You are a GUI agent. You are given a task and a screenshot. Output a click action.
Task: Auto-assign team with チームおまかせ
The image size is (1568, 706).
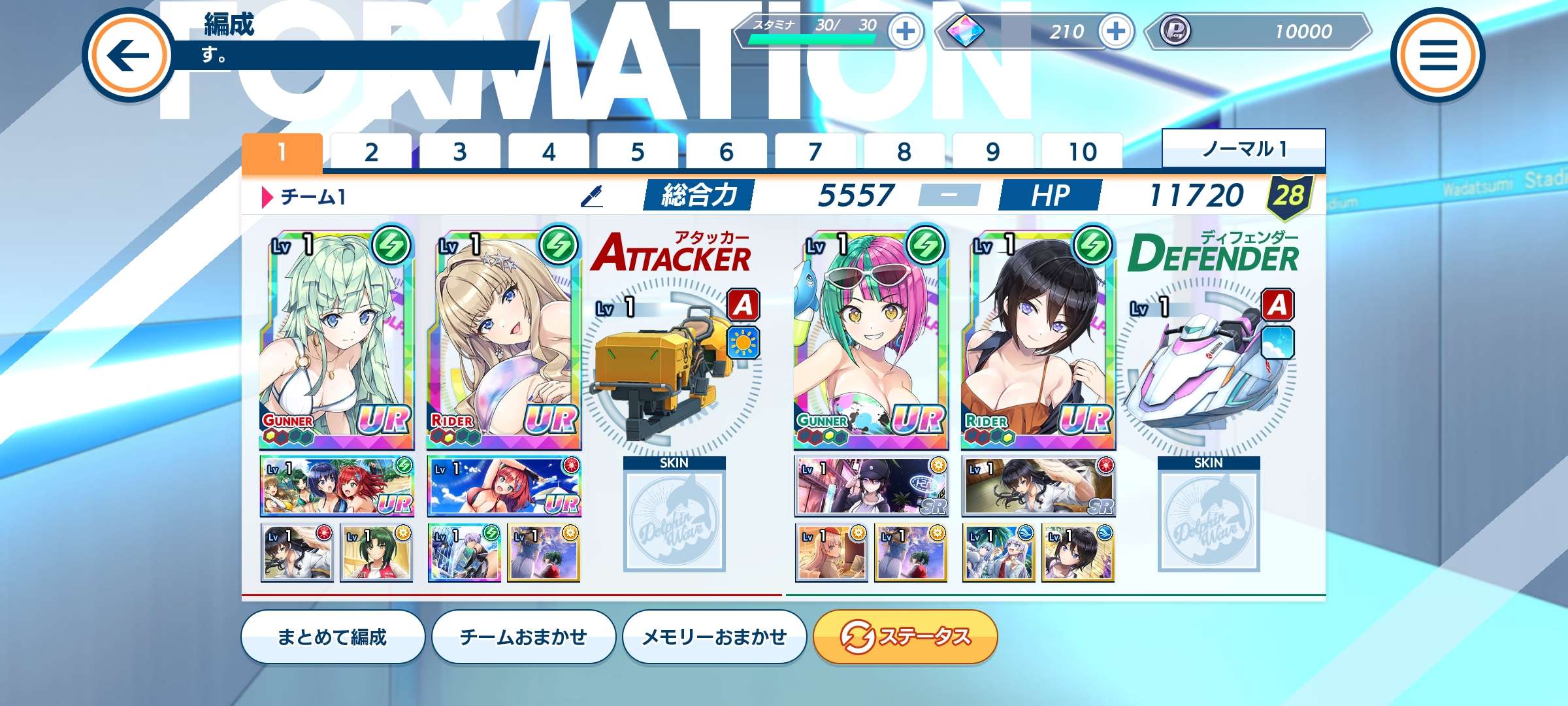[523, 637]
